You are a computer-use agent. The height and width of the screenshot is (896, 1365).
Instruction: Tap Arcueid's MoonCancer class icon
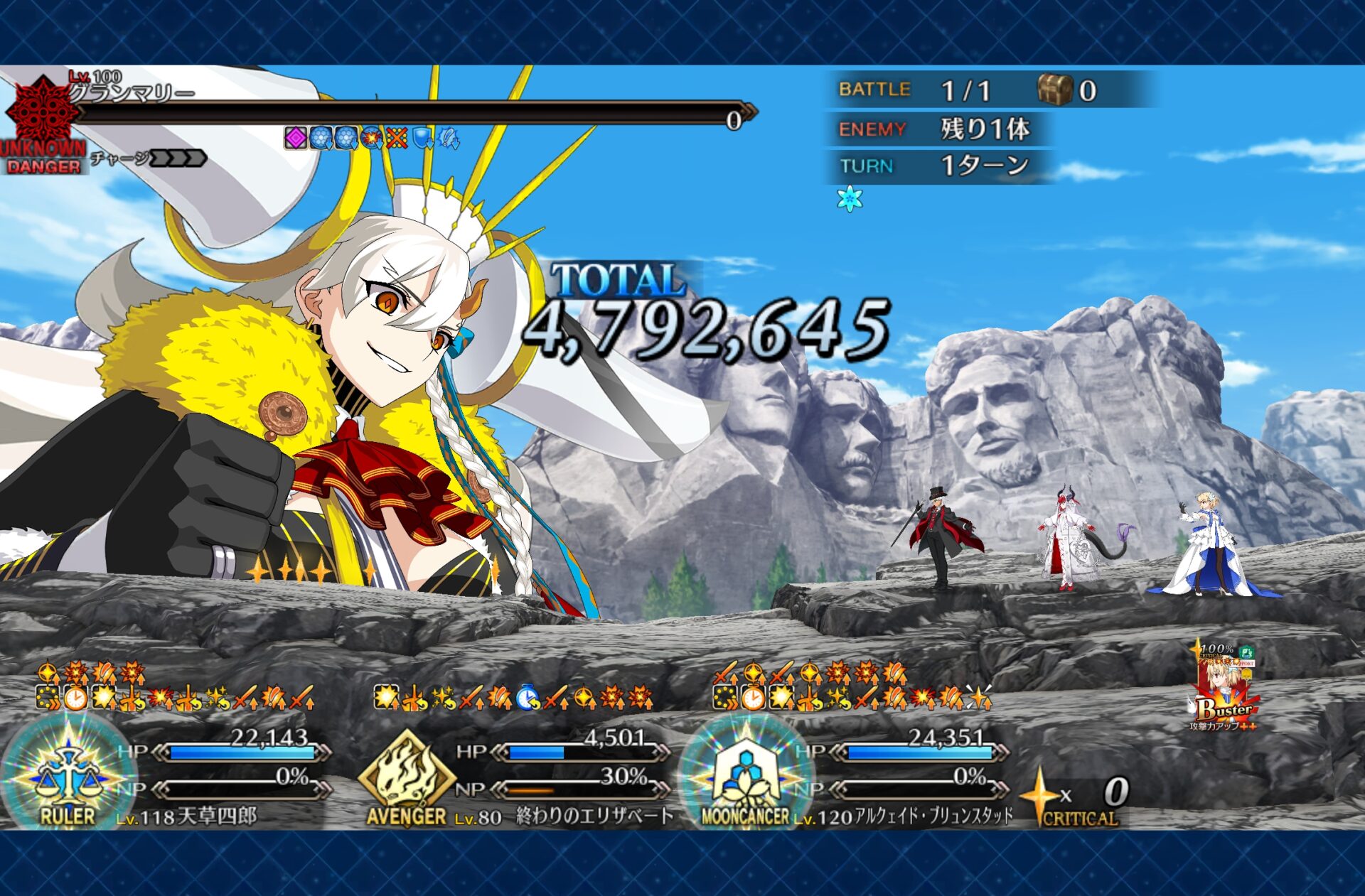point(745,774)
